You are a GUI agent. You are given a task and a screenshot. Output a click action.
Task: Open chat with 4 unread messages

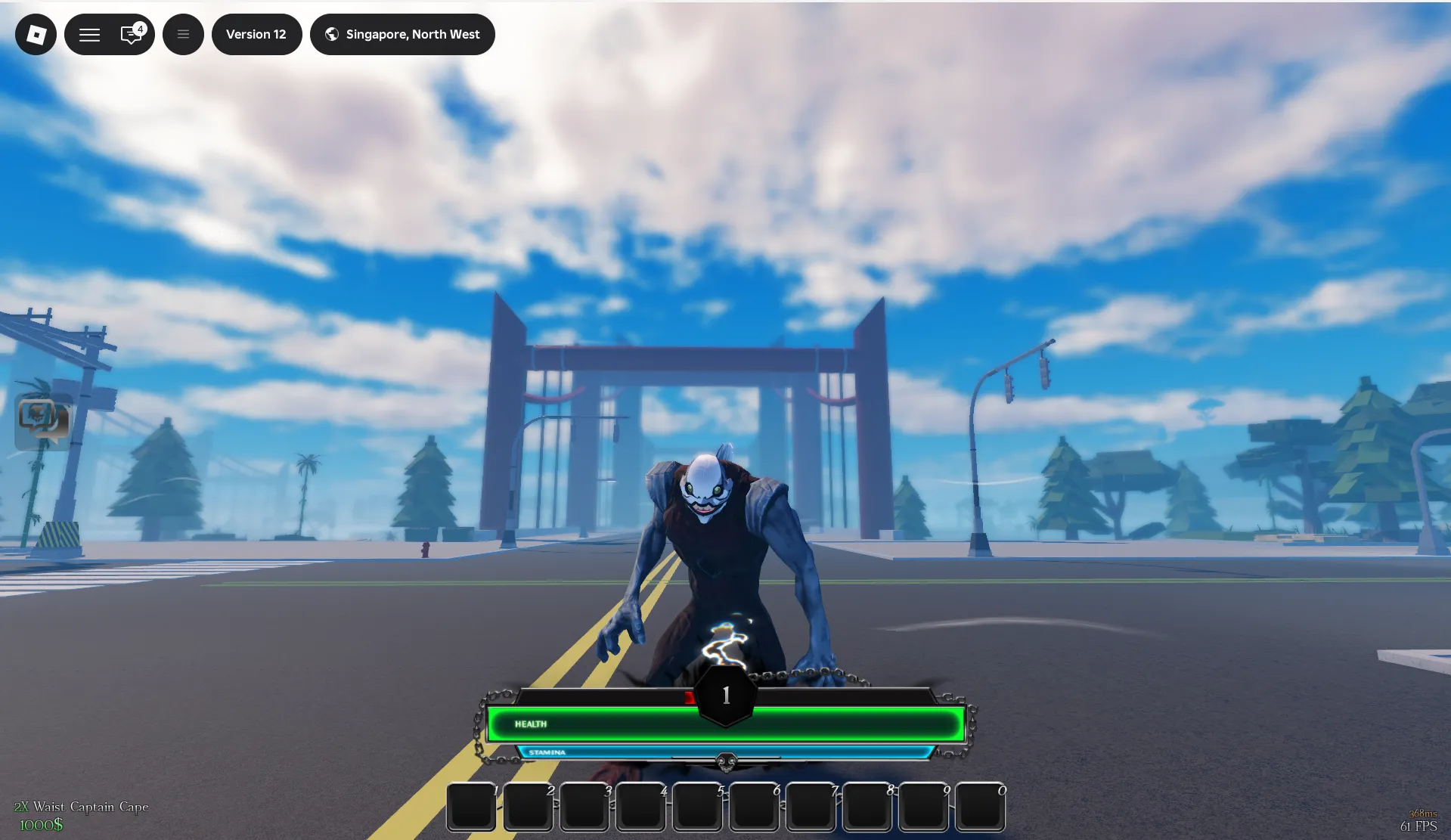pyautogui.click(x=132, y=34)
